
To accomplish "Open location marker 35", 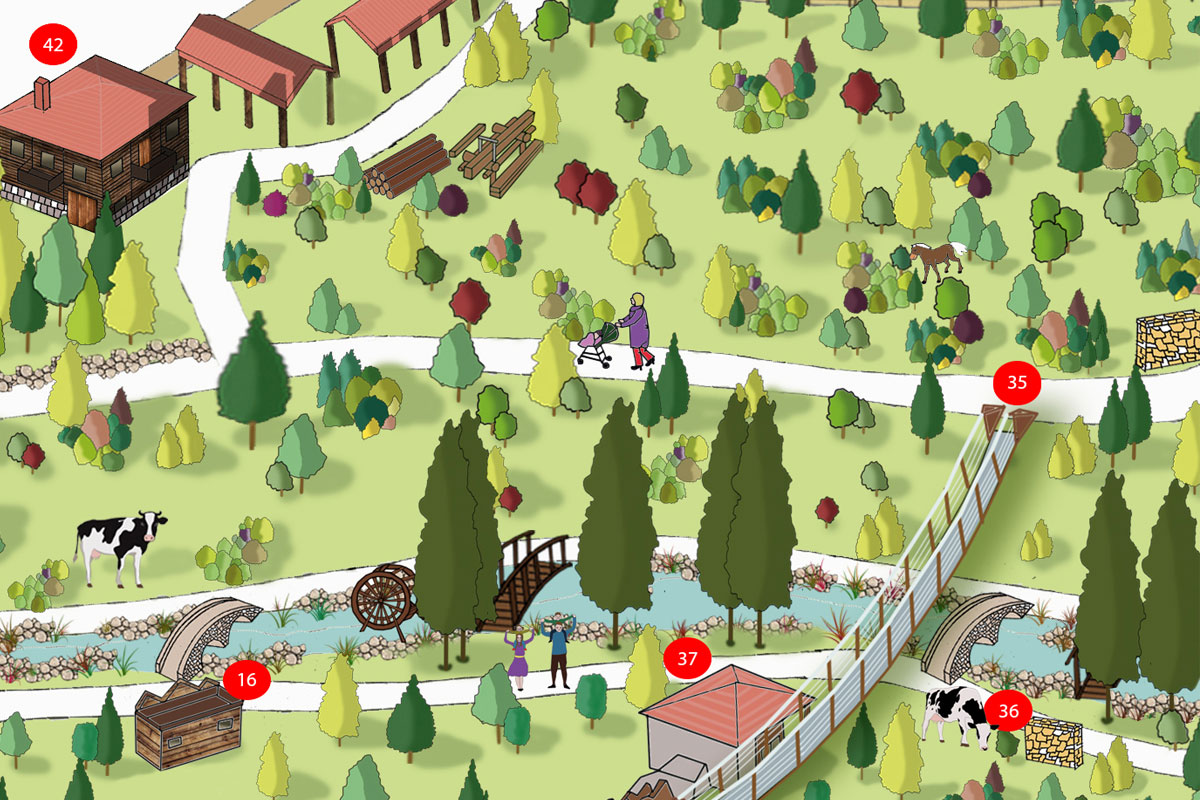I will 1017,382.
